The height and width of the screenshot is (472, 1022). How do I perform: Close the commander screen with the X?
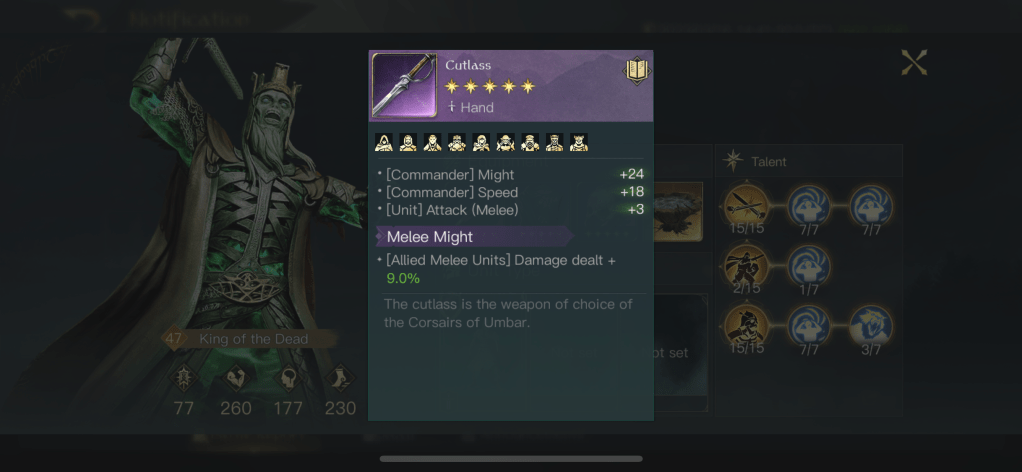tap(914, 63)
